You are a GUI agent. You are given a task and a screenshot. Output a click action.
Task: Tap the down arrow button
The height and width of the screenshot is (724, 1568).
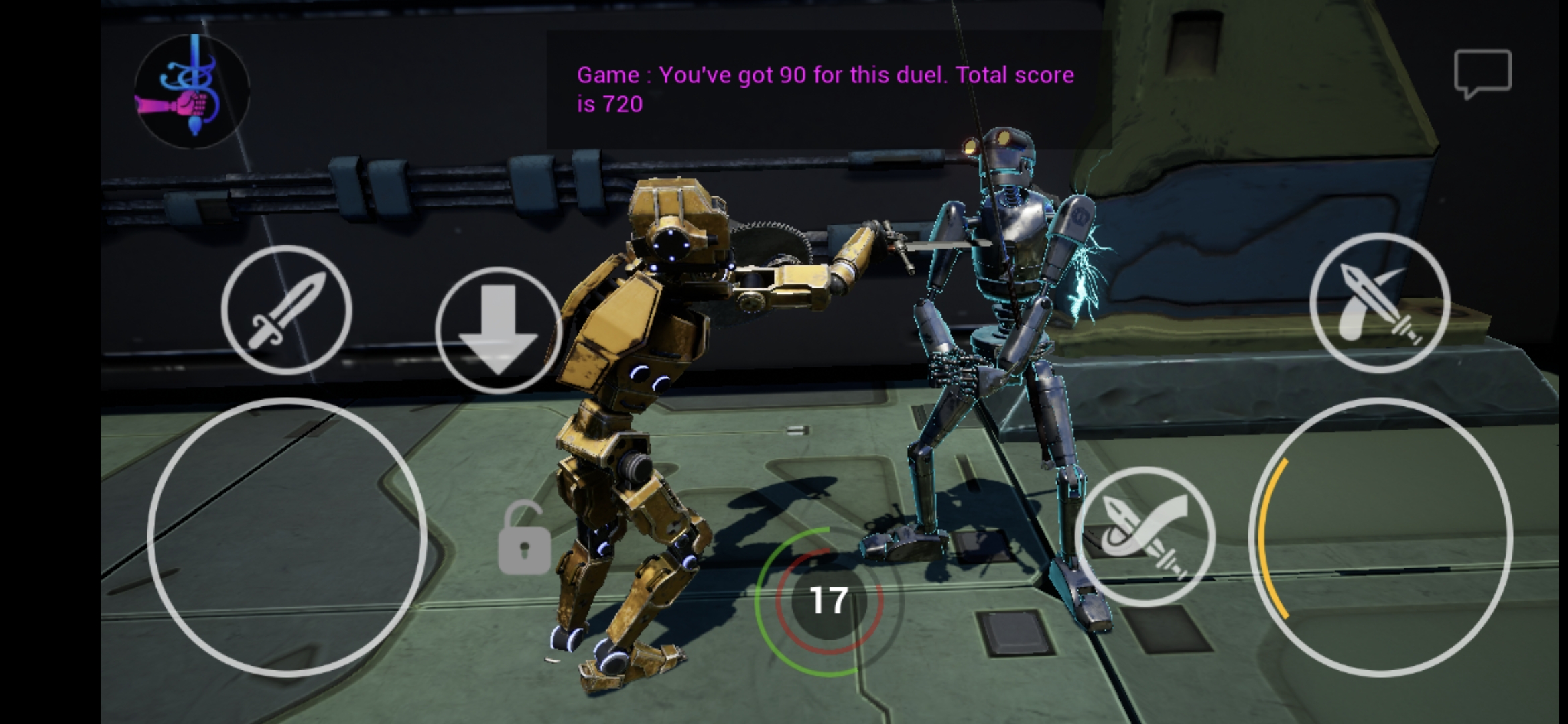(x=498, y=330)
